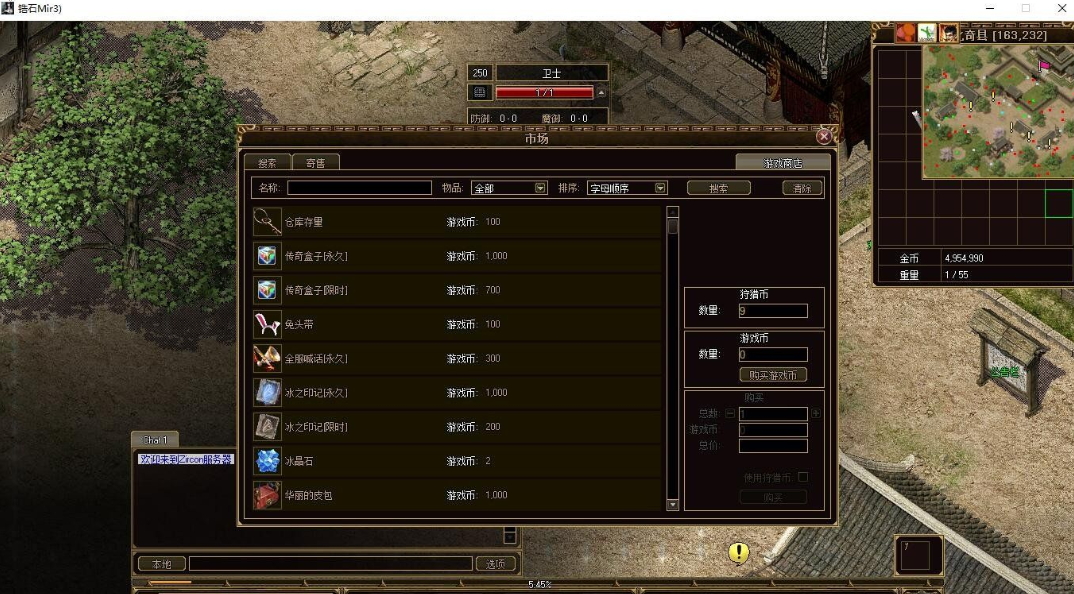Click the 搜索 search button
Image resolution: width=1074 pixels, height=594 pixels.
click(x=718, y=188)
